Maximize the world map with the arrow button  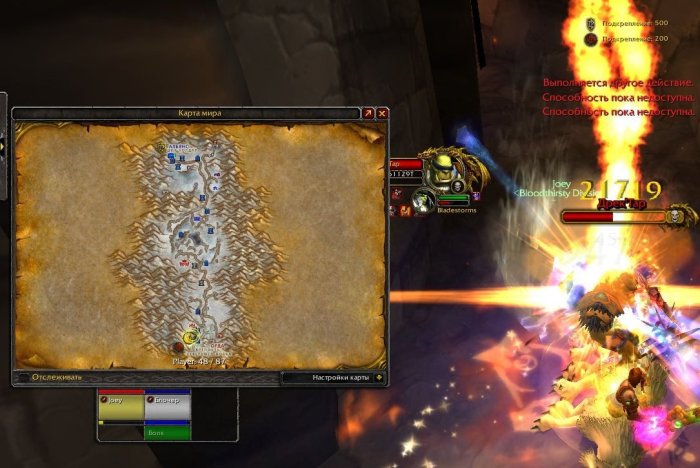[368, 114]
